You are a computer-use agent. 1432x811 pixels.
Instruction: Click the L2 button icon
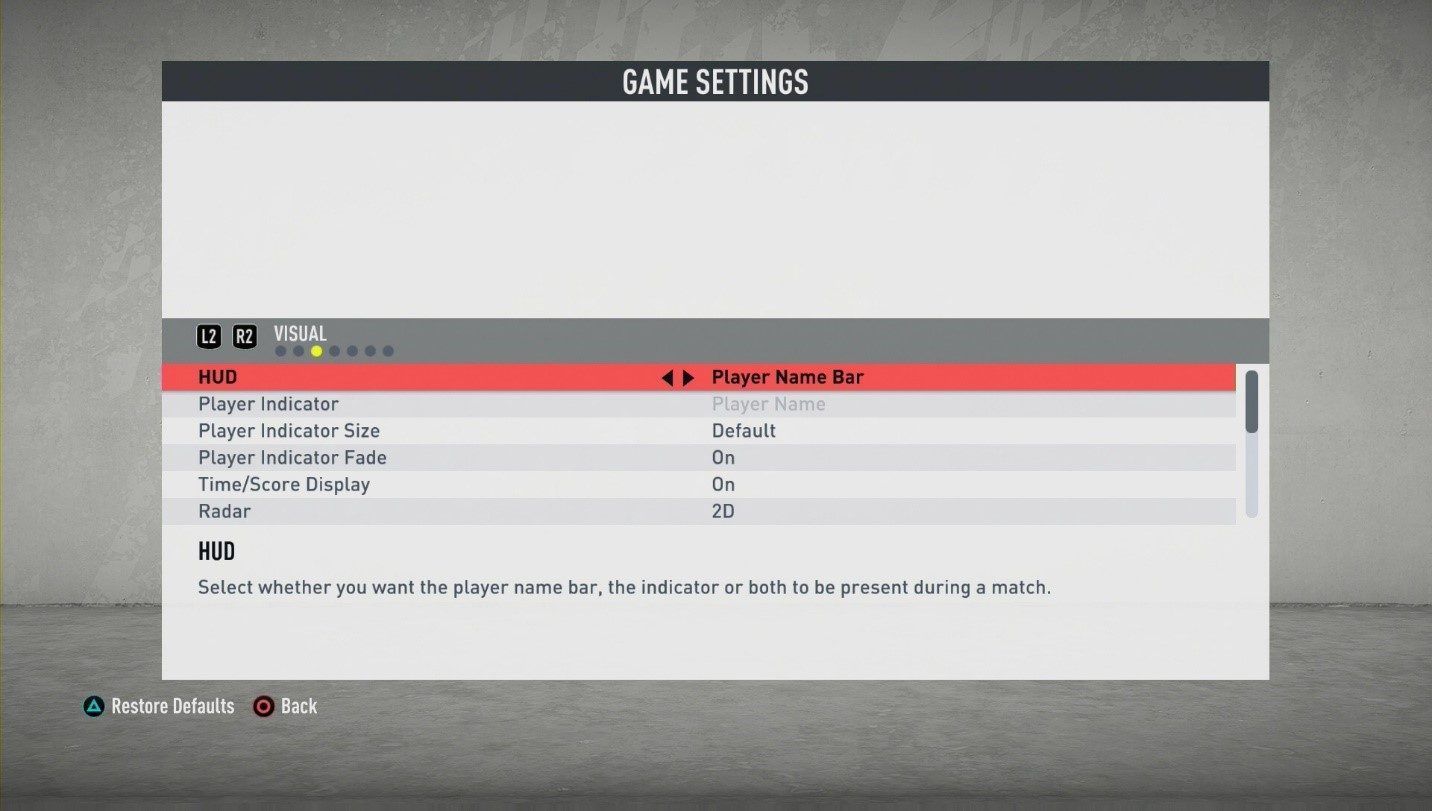209,336
